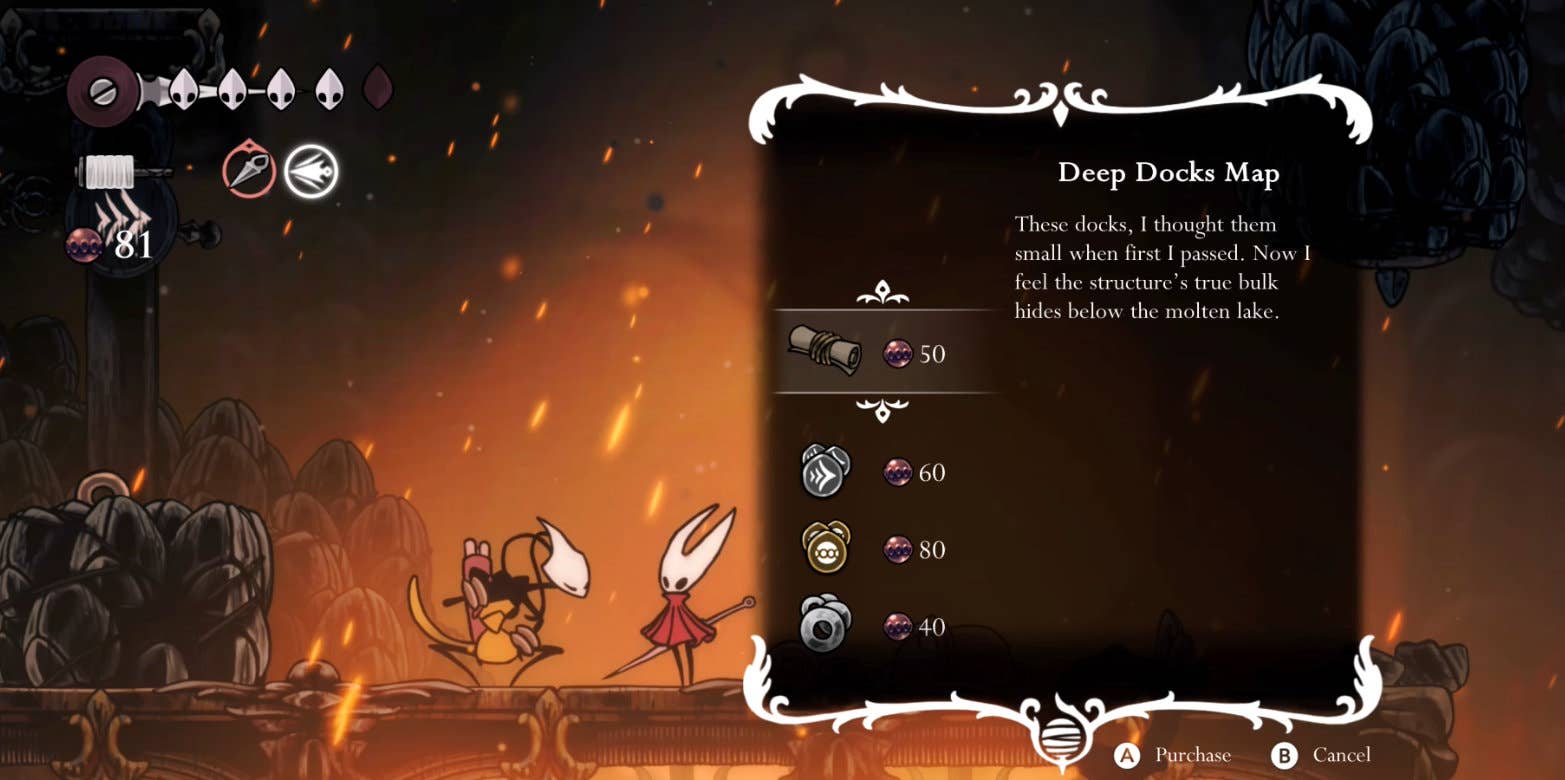Cancel and close the shop menu
Viewport: 1565px width, 780px height.
[1340, 755]
